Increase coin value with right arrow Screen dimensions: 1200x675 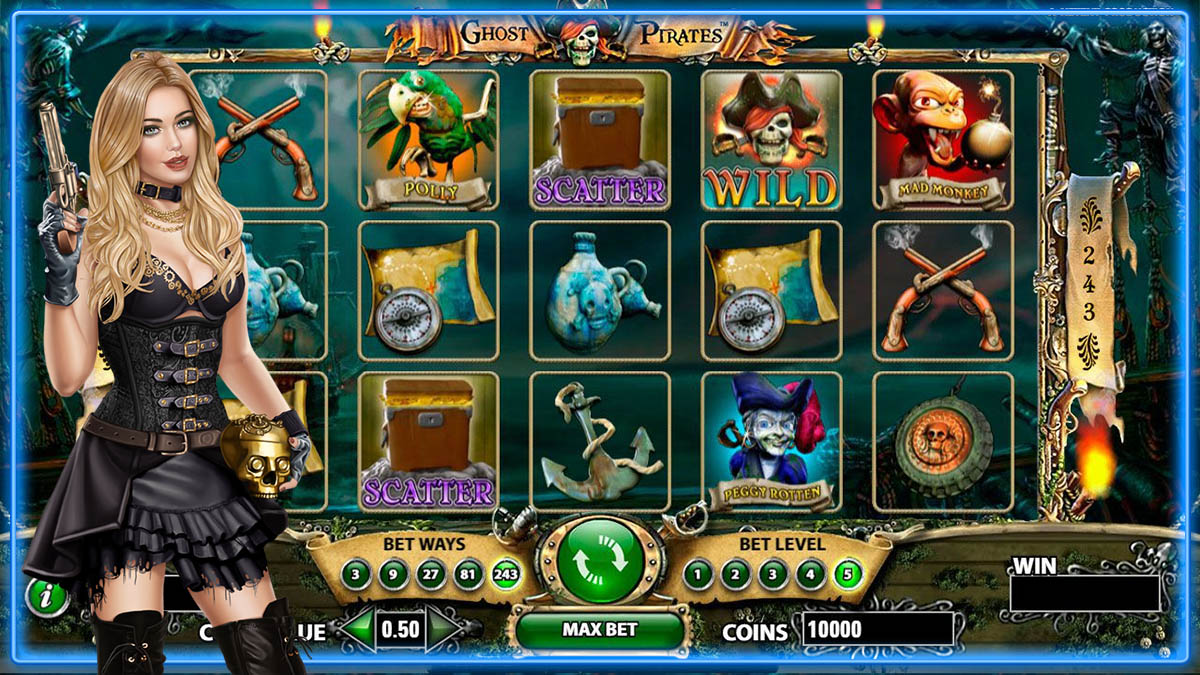pyautogui.click(x=445, y=630)
